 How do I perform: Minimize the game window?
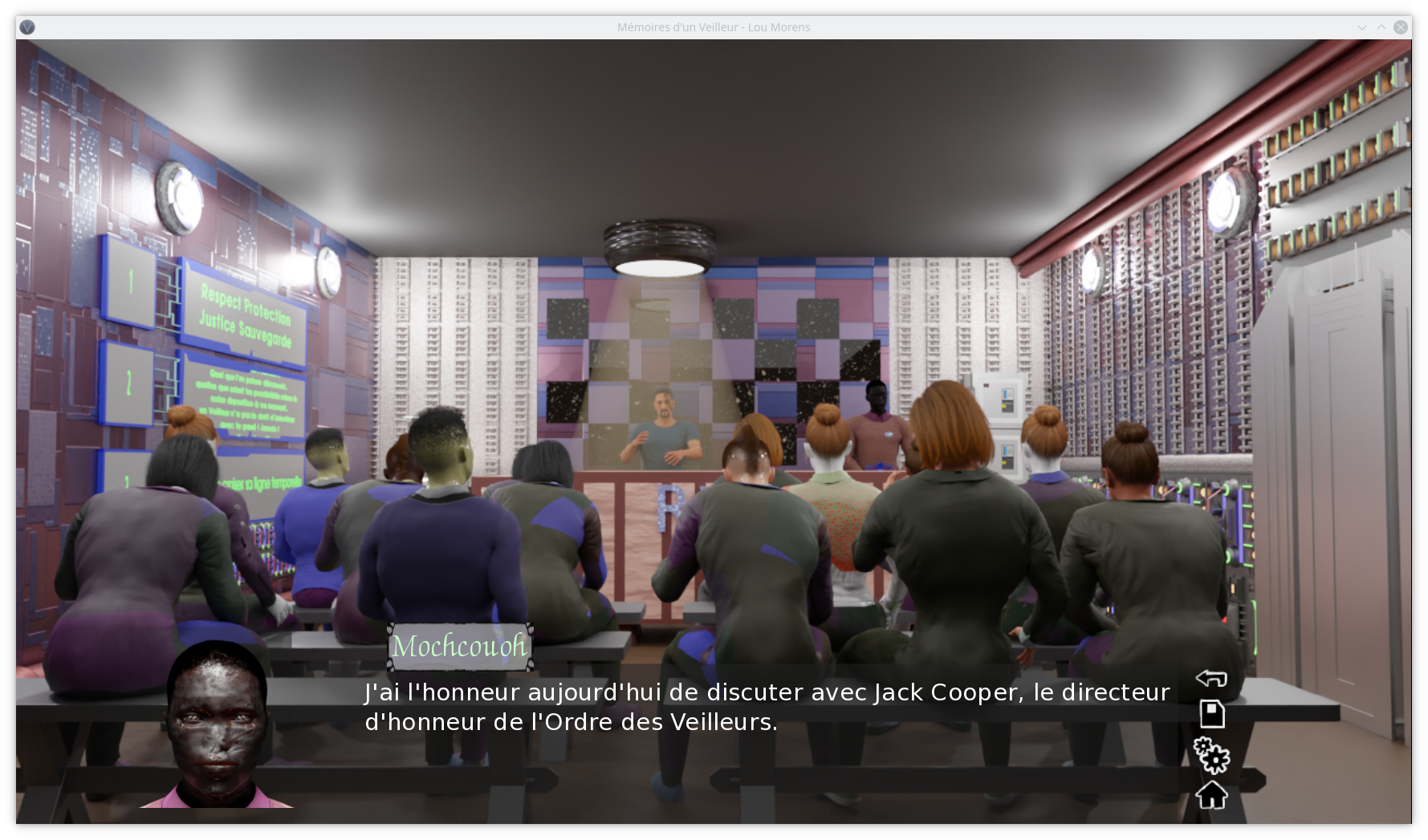coord(1362,27)
